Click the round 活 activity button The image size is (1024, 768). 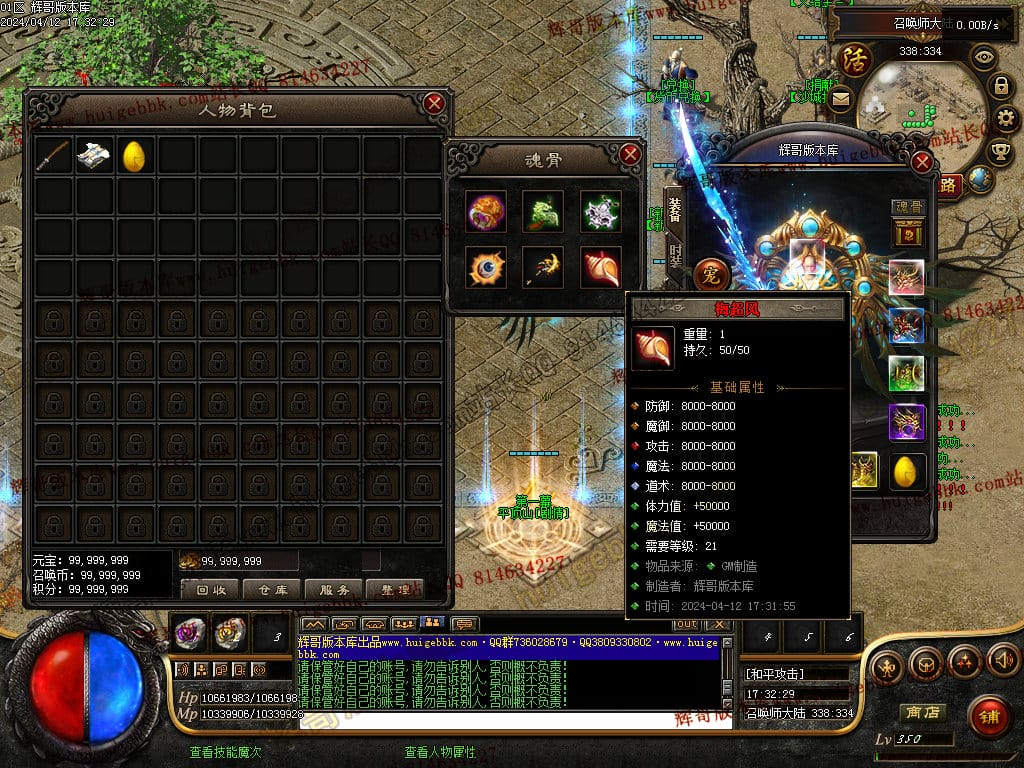855,59
